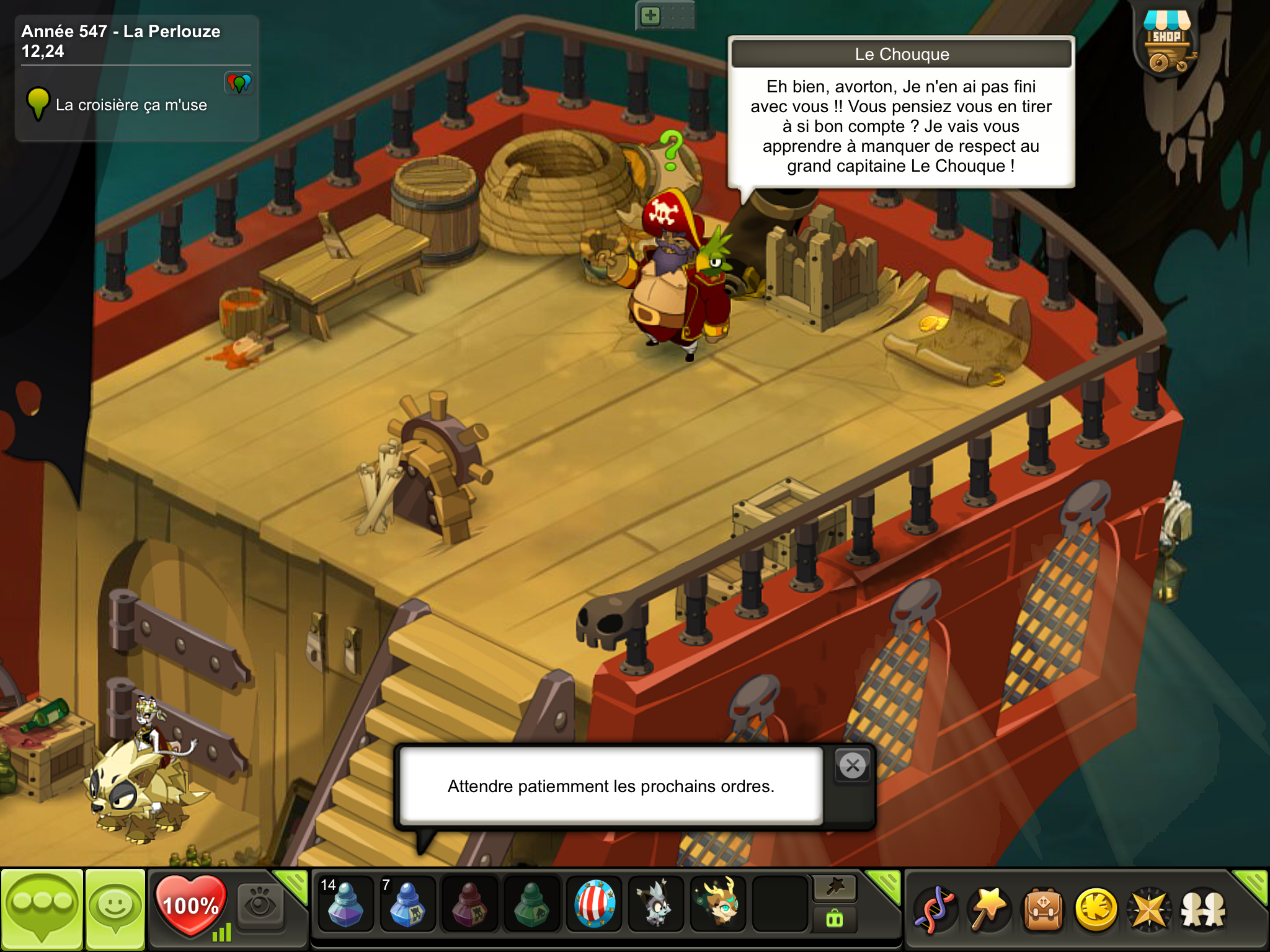The image size is (1270, 952).
Task: Open the golden kama coin menu
Action: coord(1096,909)
